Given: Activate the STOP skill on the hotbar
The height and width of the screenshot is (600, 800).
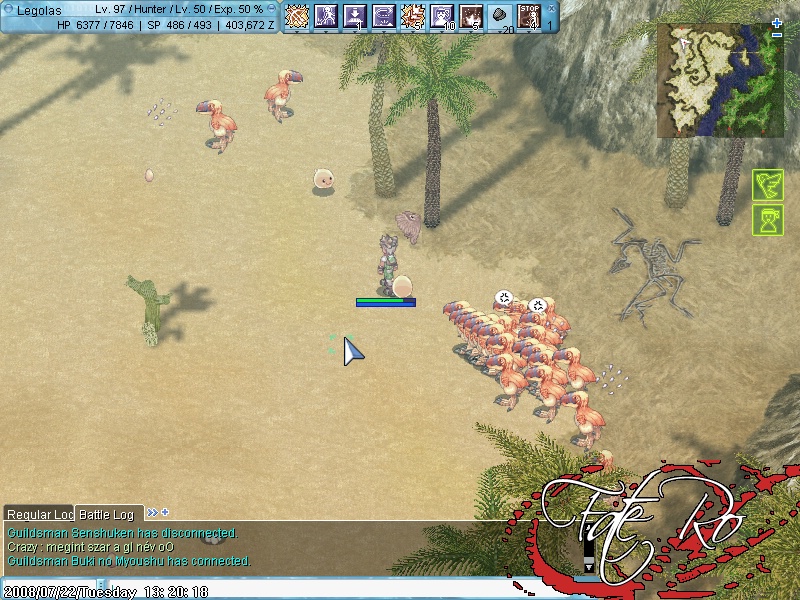Looking at the screenshot, I should pyautogui.click(x=529, y=16).
